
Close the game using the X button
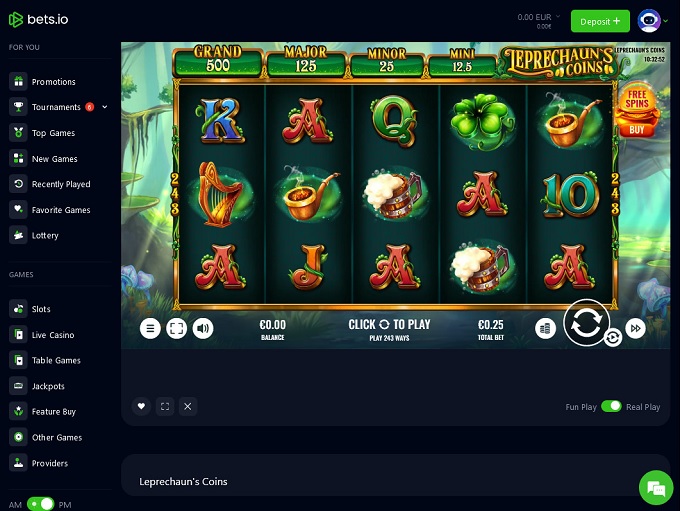tap(188, 406)
